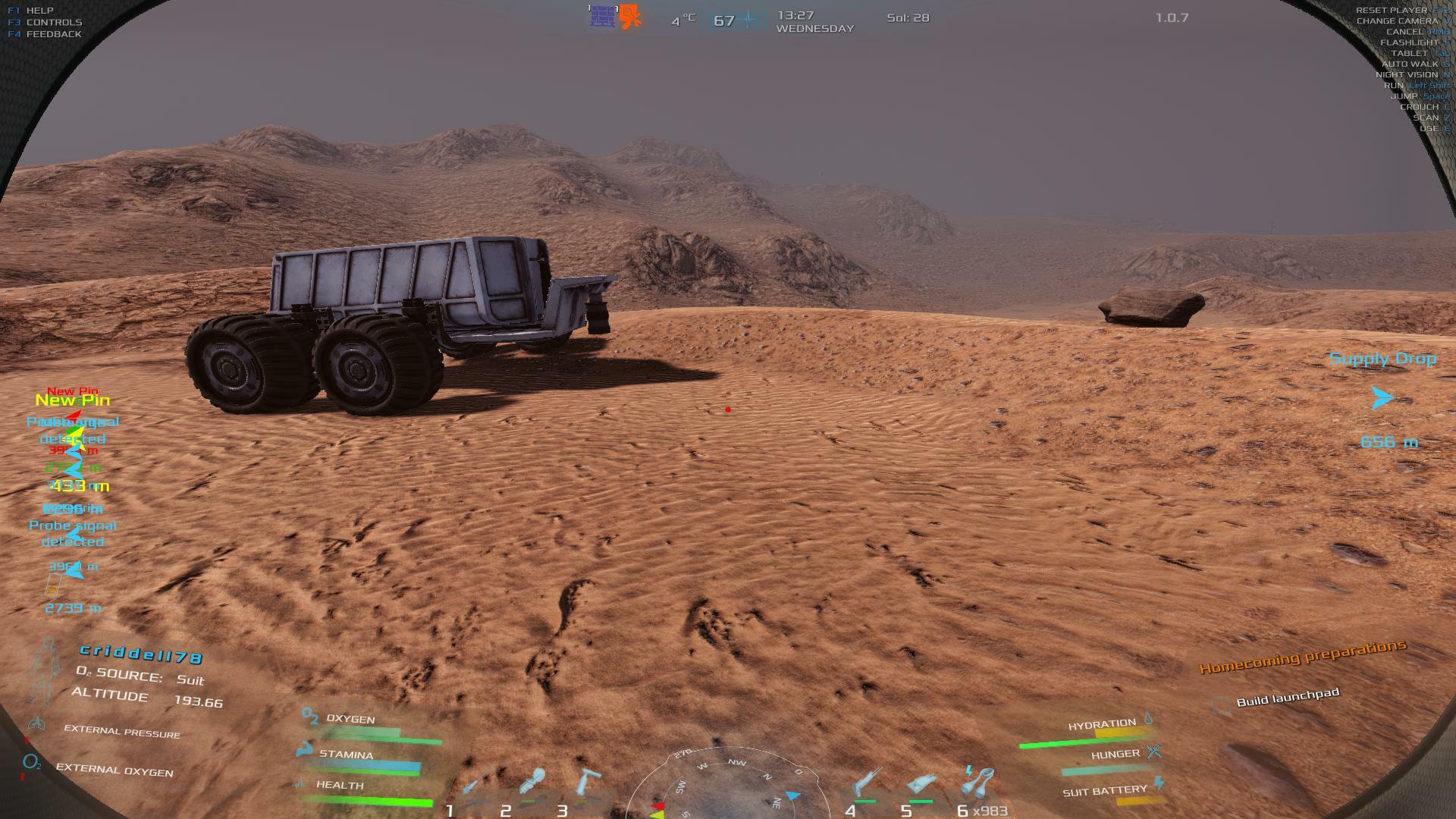1456x819 pixels.
Task: Click the astronaut suit status figure
Action: click(46, 670)
